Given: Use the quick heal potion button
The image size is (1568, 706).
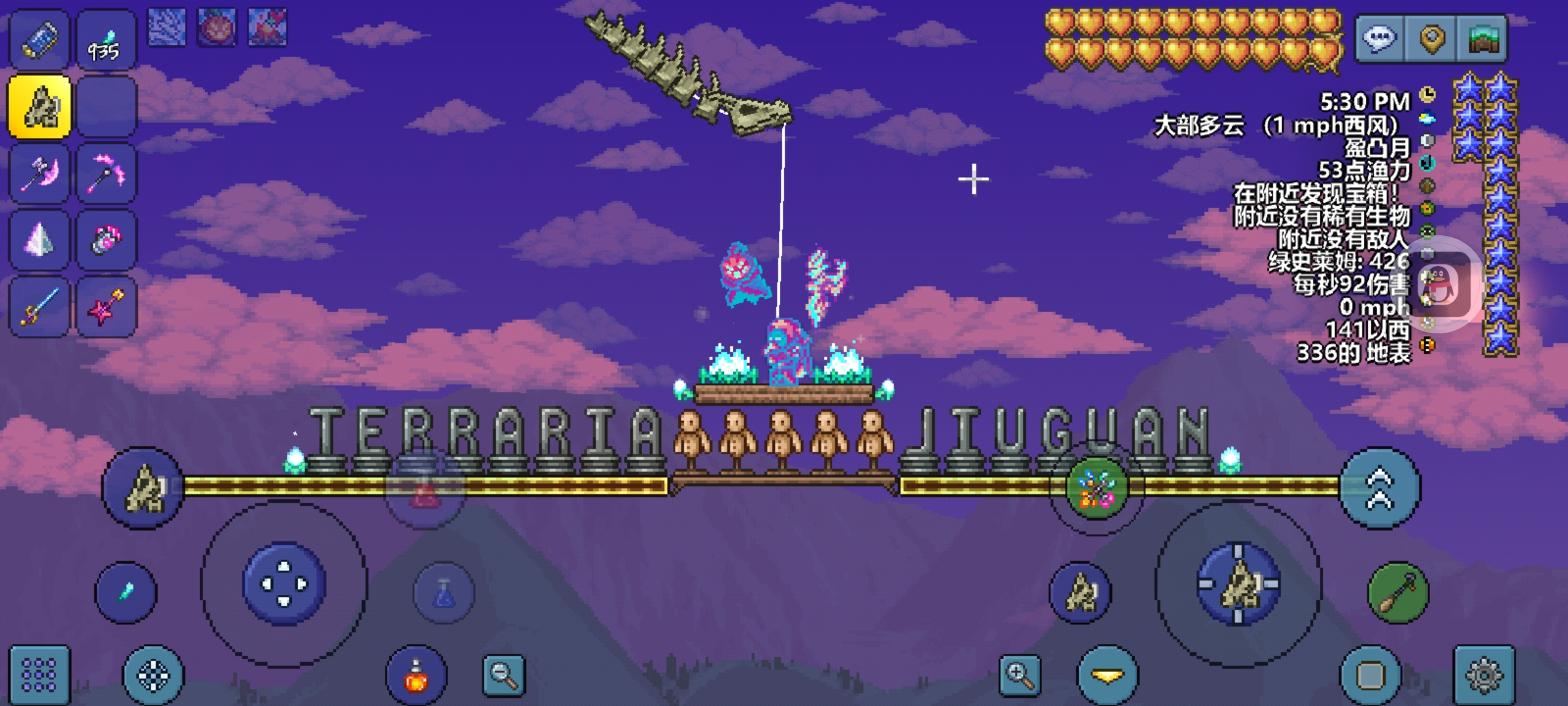Looking at the screenshot, I should coord(416,676).
